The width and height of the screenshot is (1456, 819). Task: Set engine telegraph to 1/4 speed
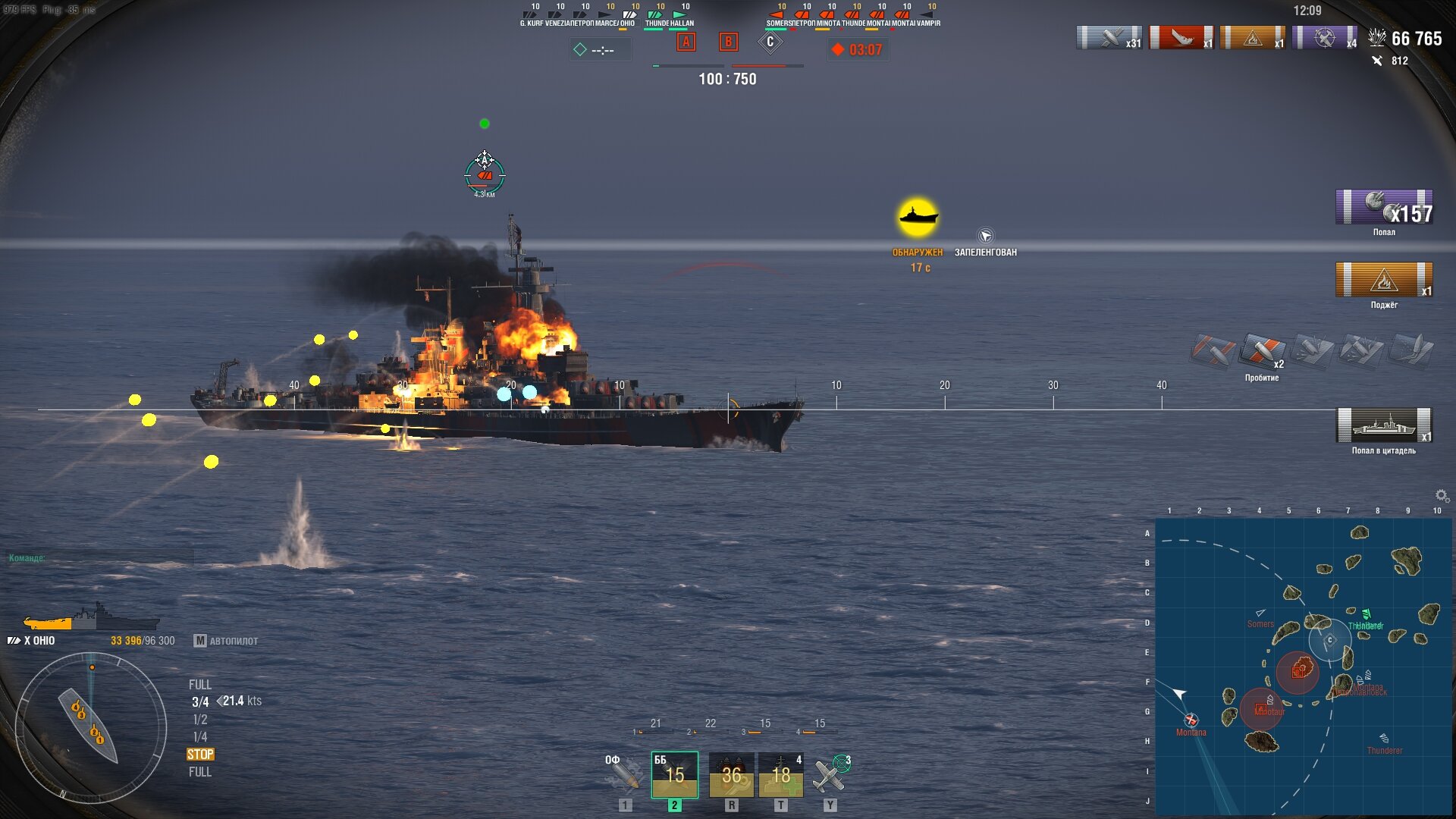click(x=200, y=737)
